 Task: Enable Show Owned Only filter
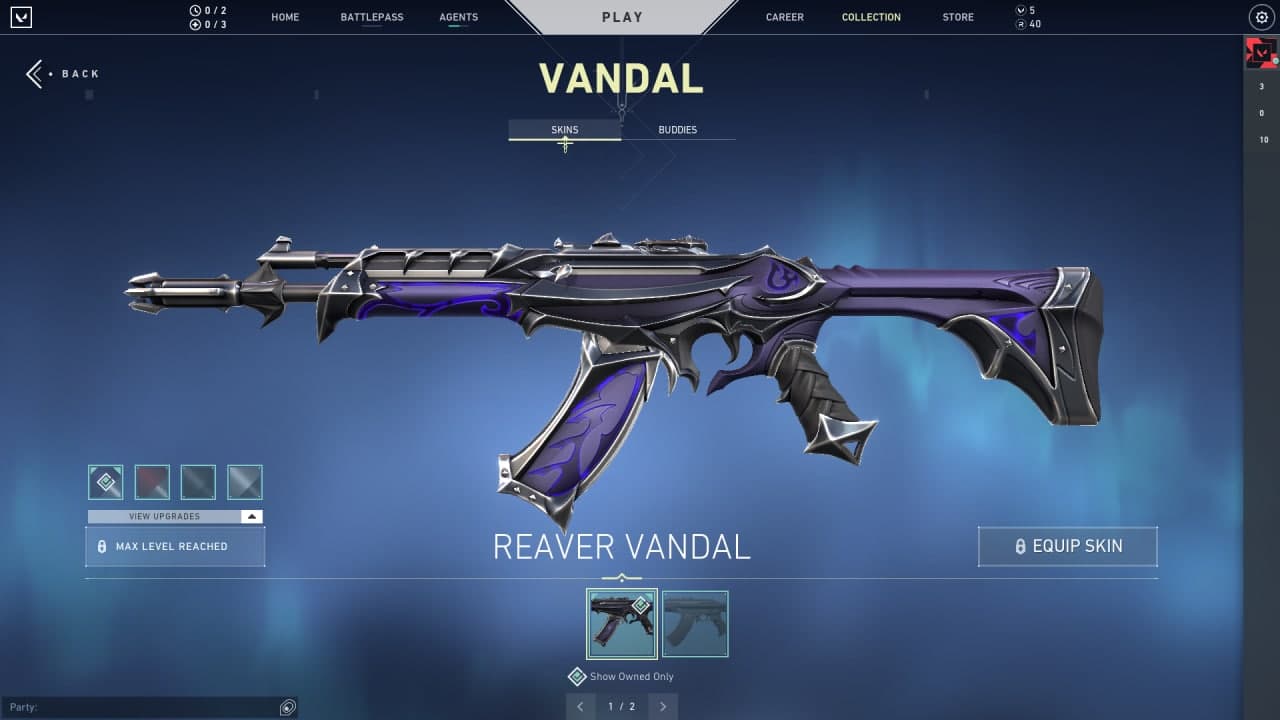[x=577, y=676]
